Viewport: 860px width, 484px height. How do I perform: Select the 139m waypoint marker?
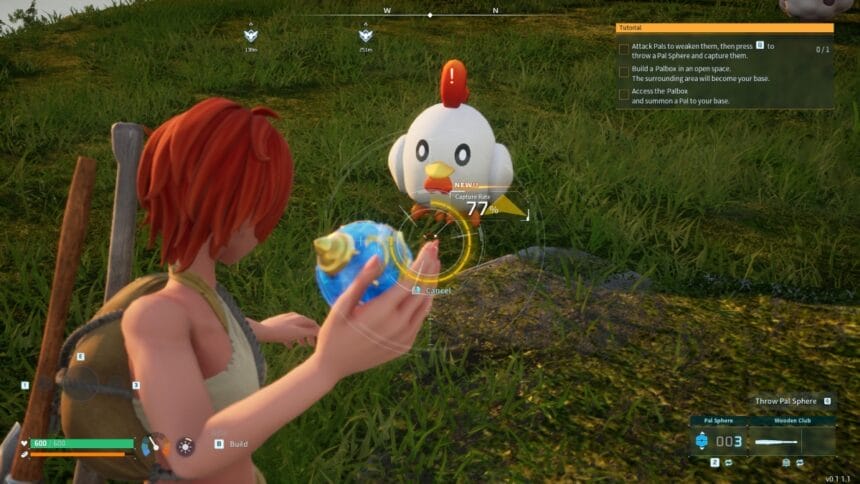[x=251, y=36]
